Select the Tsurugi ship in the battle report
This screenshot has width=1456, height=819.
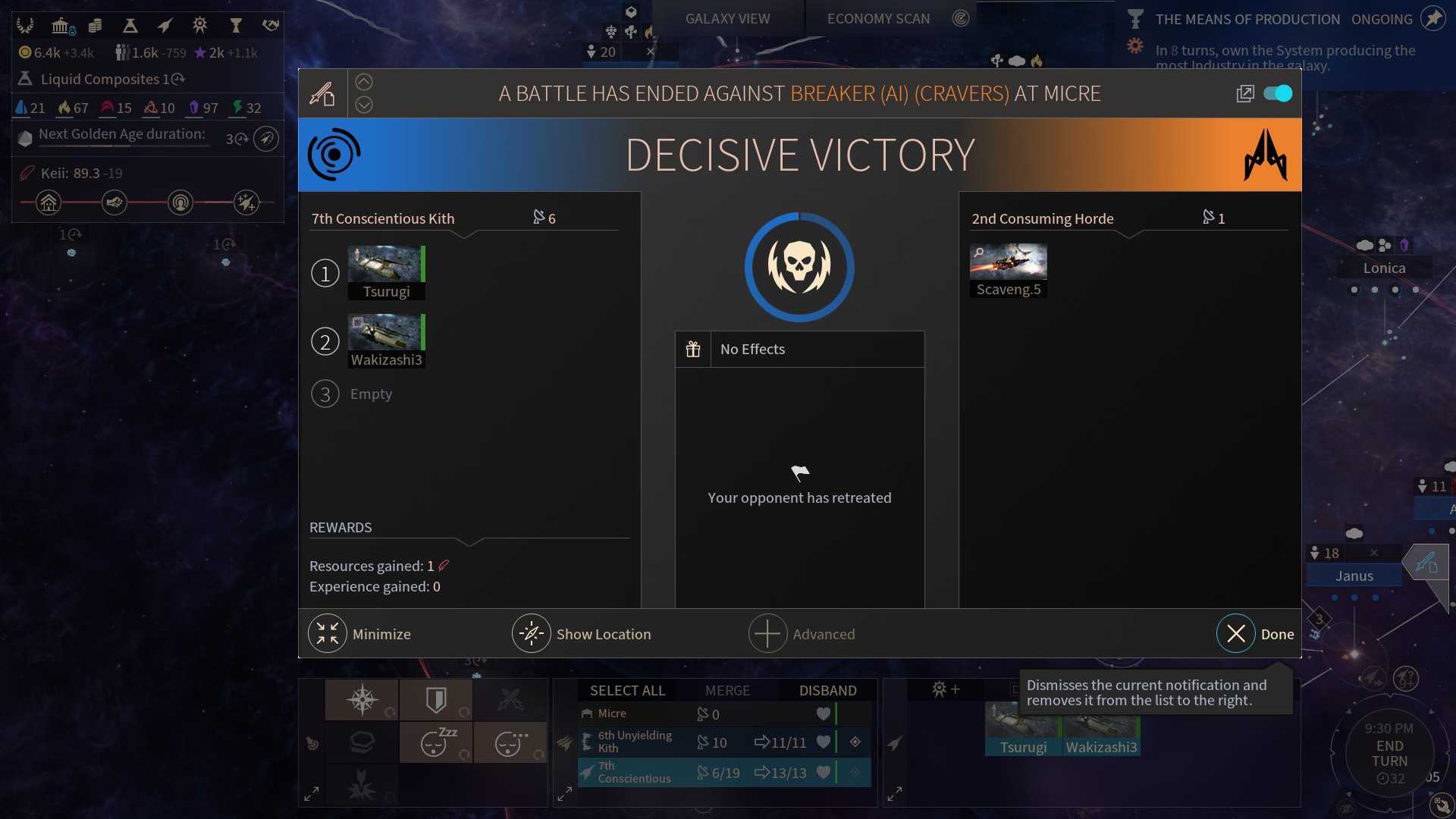386,272
